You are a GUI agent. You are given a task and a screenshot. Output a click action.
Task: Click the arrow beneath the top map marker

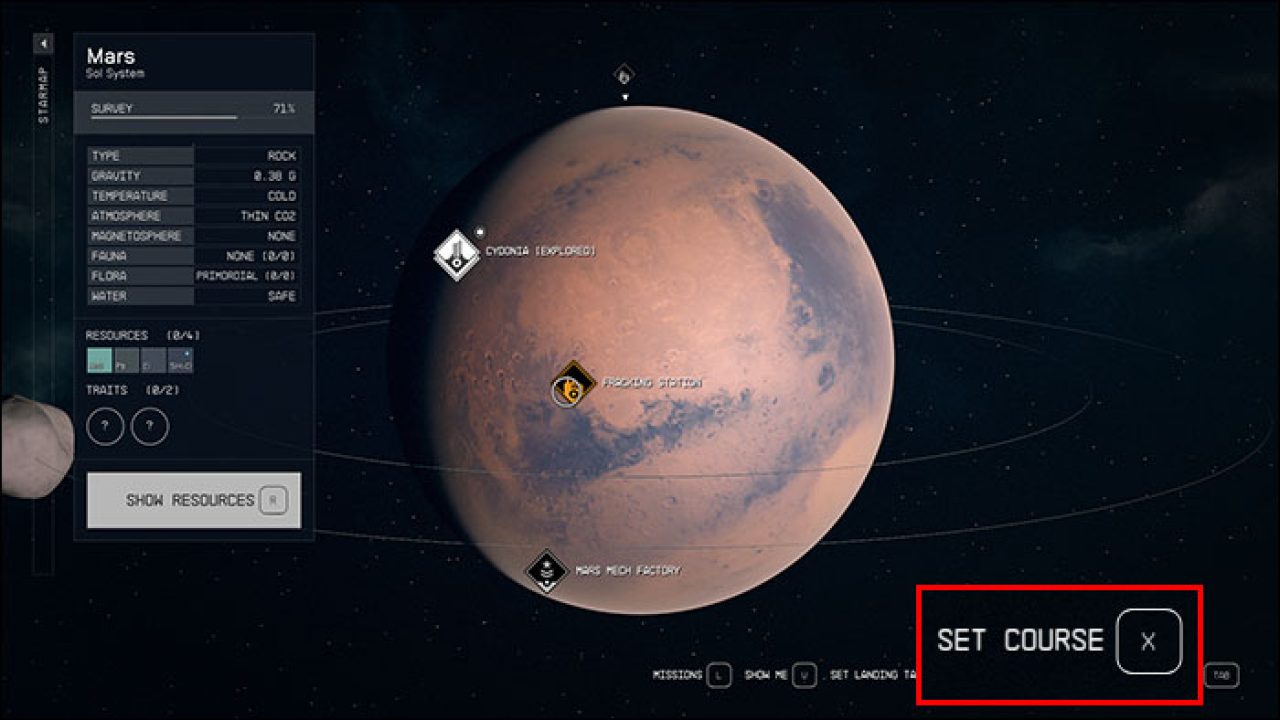pyautogui.click(x=625, y=95)
